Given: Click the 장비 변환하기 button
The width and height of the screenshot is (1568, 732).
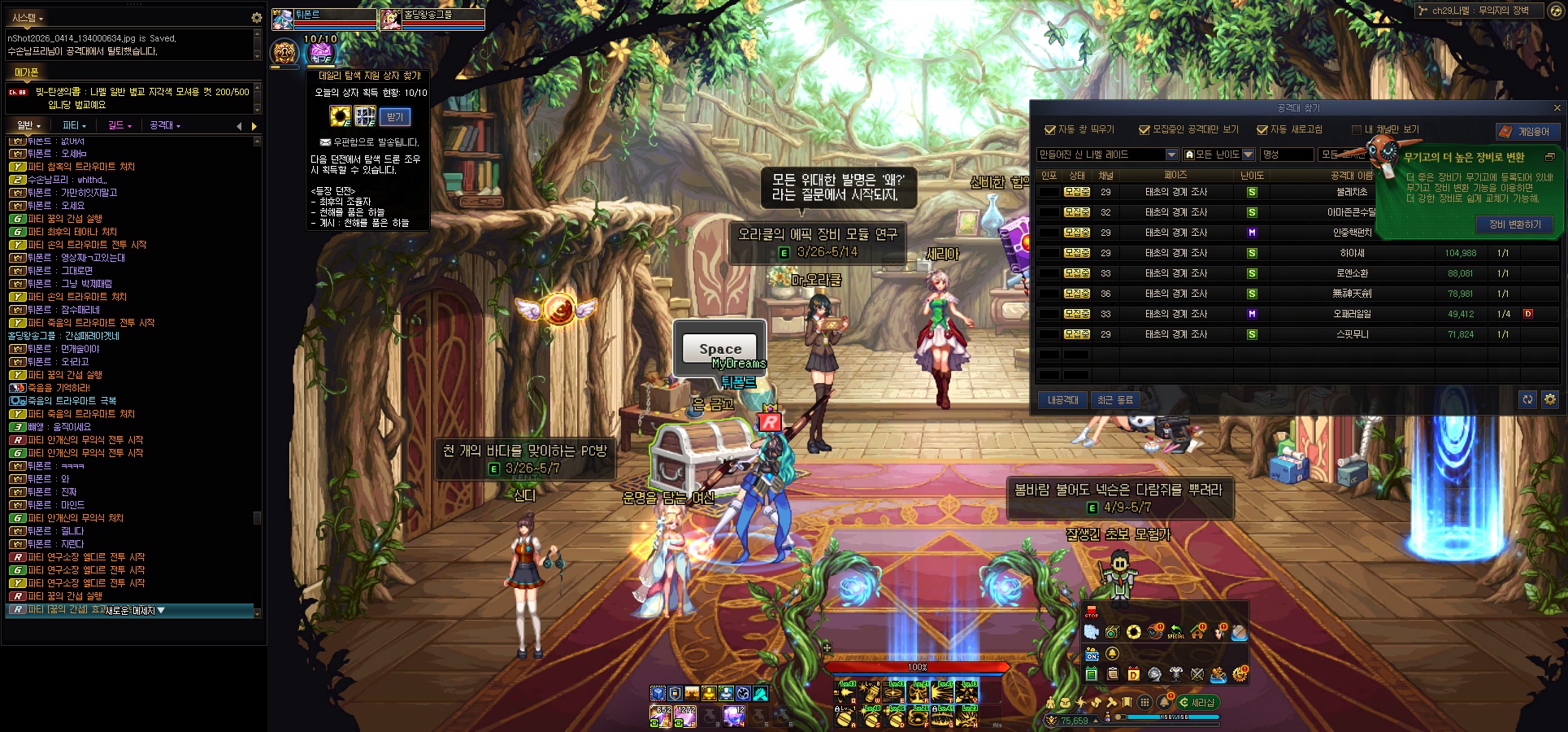Looking at the screenshot, I should (x=1514, y=224).
